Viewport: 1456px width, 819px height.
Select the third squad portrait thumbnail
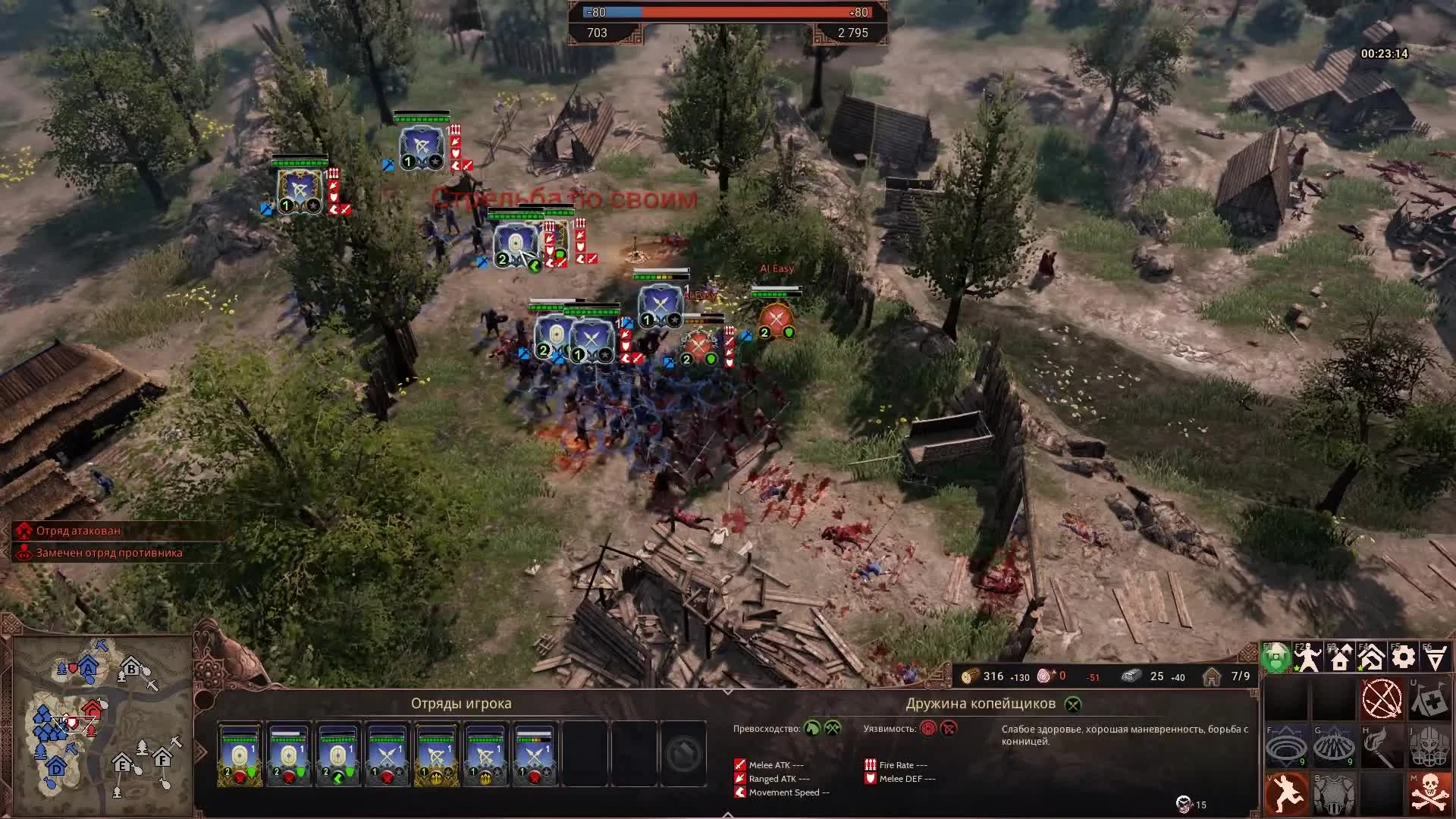[337, 755]
